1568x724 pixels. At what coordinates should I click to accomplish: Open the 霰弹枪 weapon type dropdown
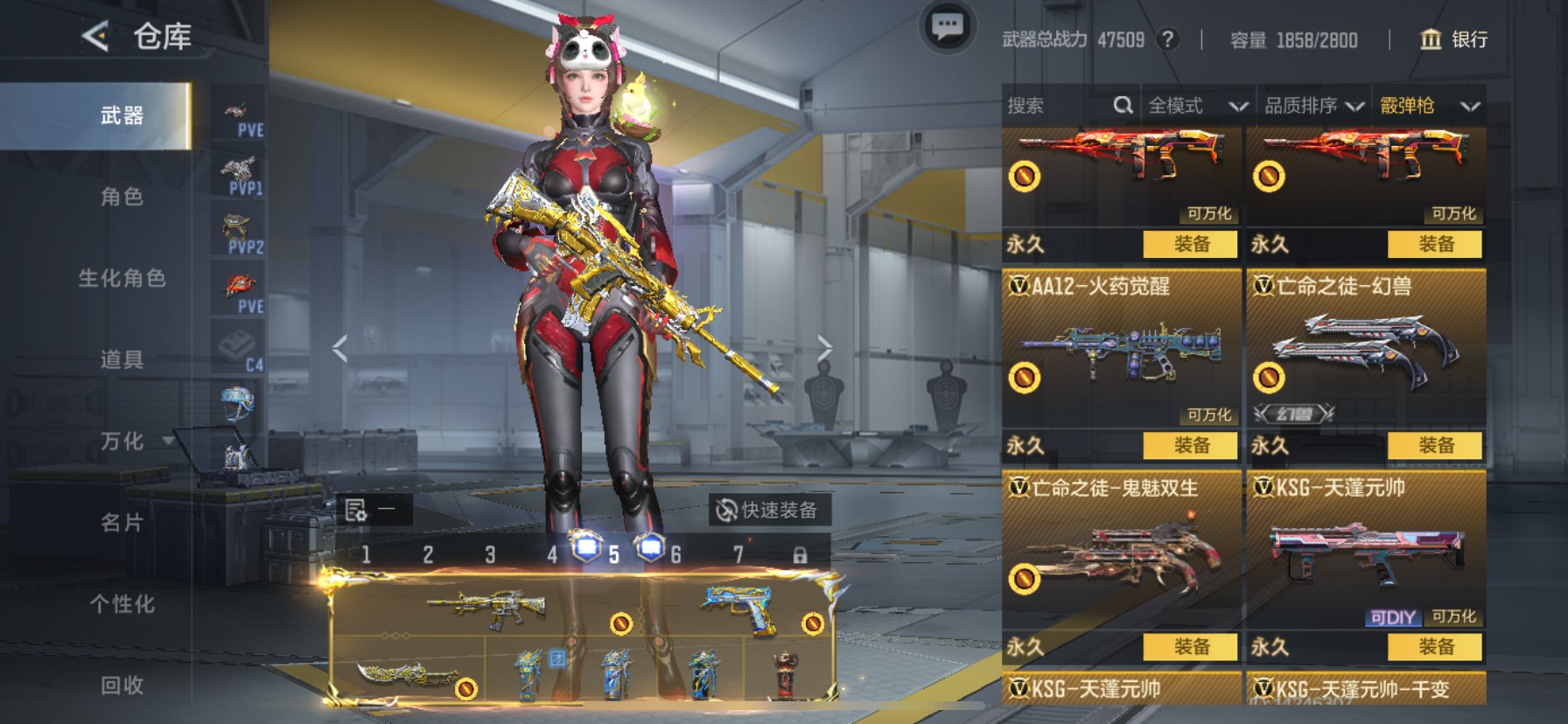tap(1429, 106)
